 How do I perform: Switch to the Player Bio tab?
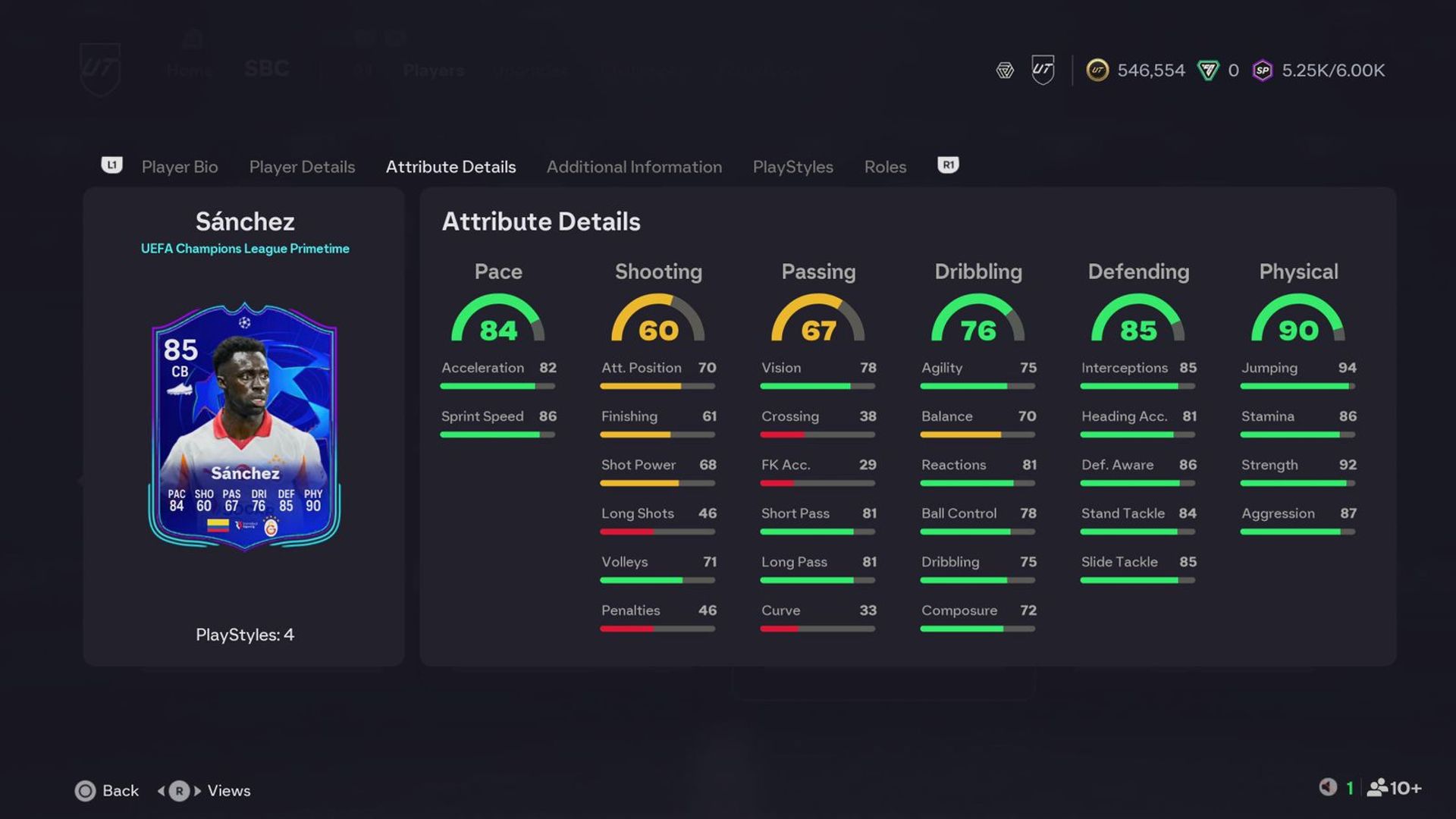(x=180, y=167)
